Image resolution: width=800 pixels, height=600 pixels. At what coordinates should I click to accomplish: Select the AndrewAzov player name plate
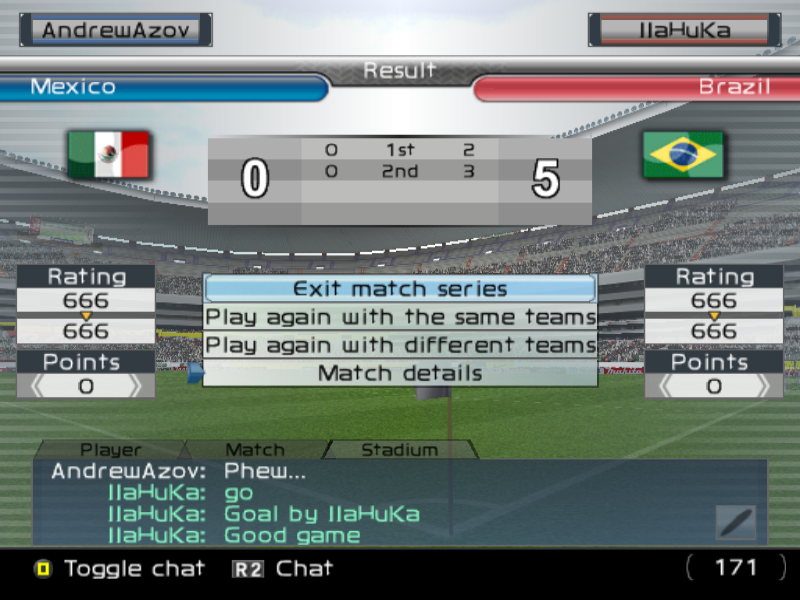(116, 30)
